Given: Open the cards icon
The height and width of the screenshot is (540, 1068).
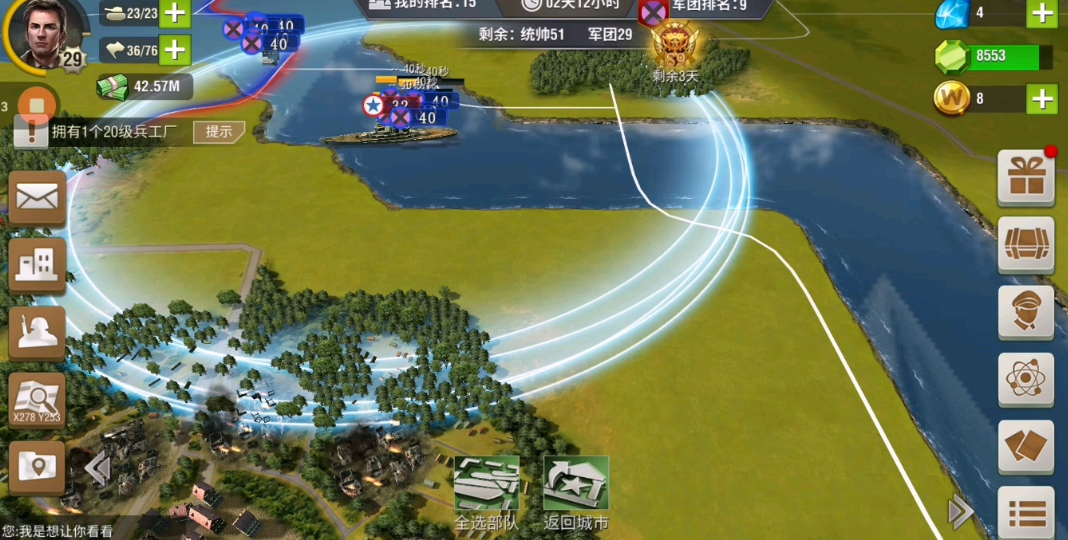Looking at the screenshot, I should 1026,446.
